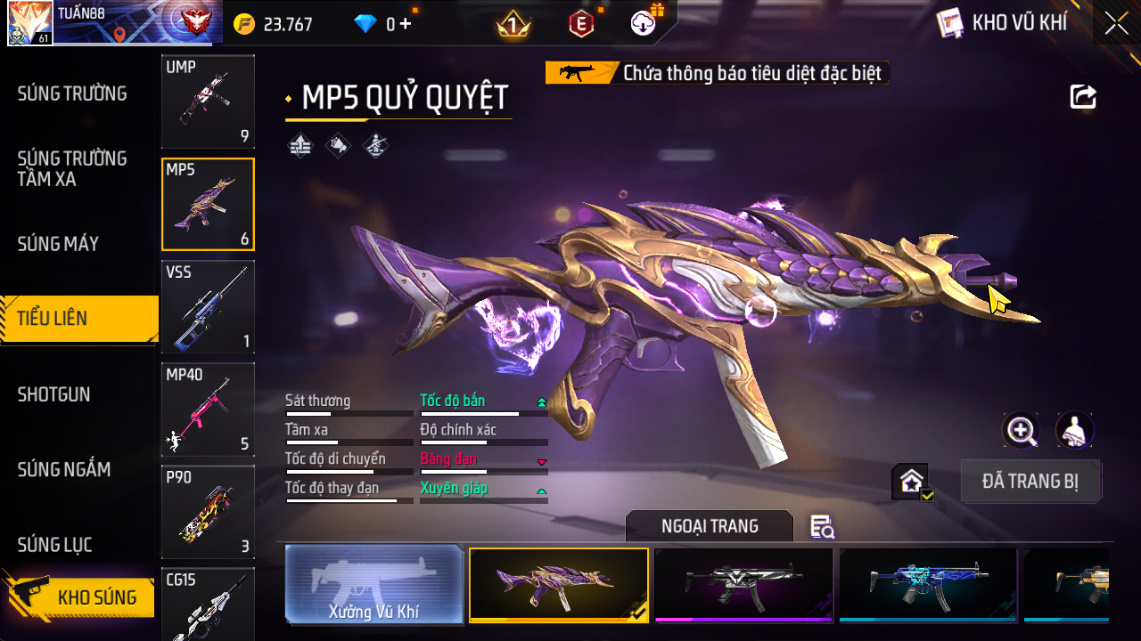
Task: Zoom in with the magnifier icon
Action: pos(1021,431)
